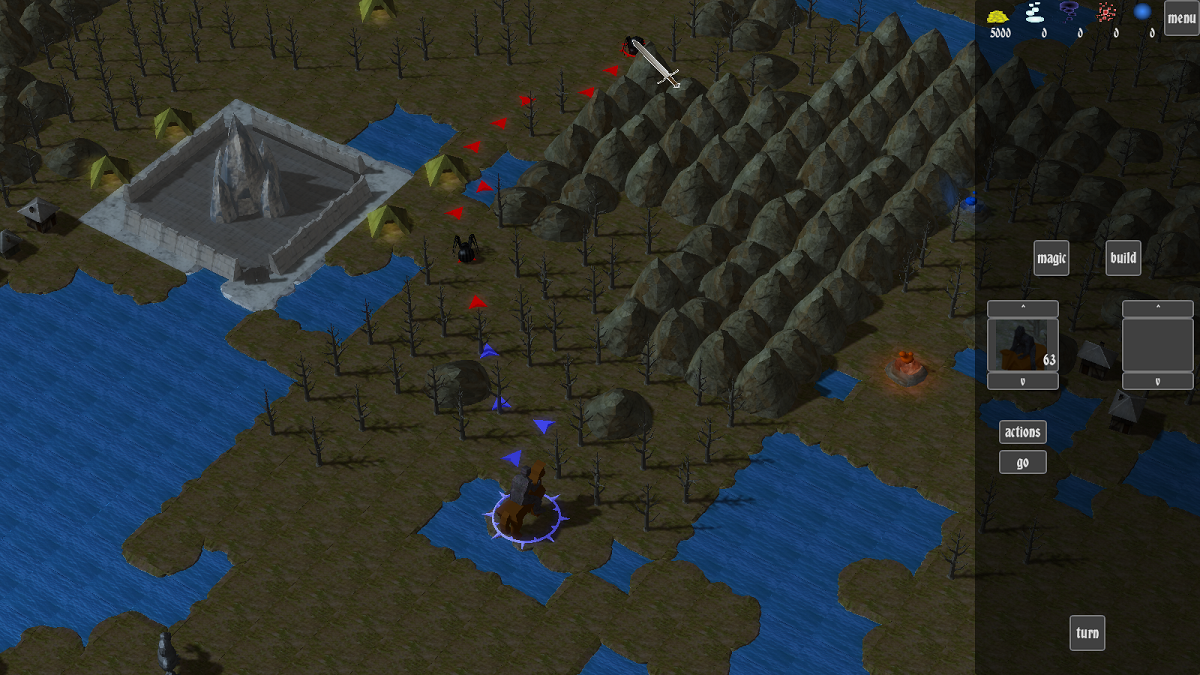Show the unit actions list
The image size is (1200, 675).
click(1022, 432)
